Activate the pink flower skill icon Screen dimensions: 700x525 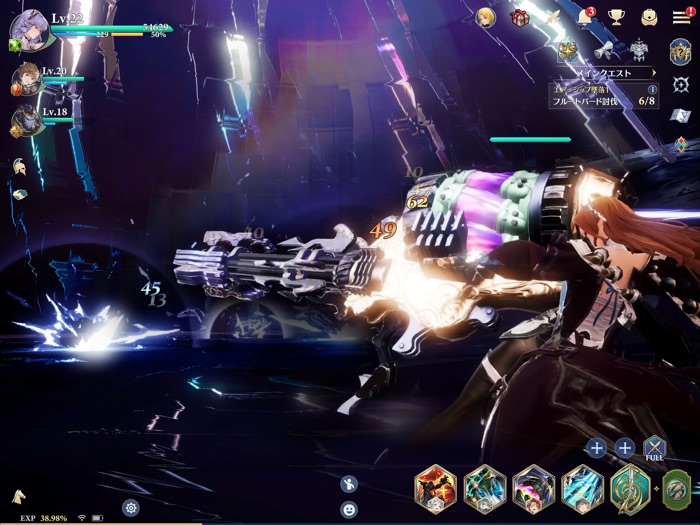coord(533,489)
